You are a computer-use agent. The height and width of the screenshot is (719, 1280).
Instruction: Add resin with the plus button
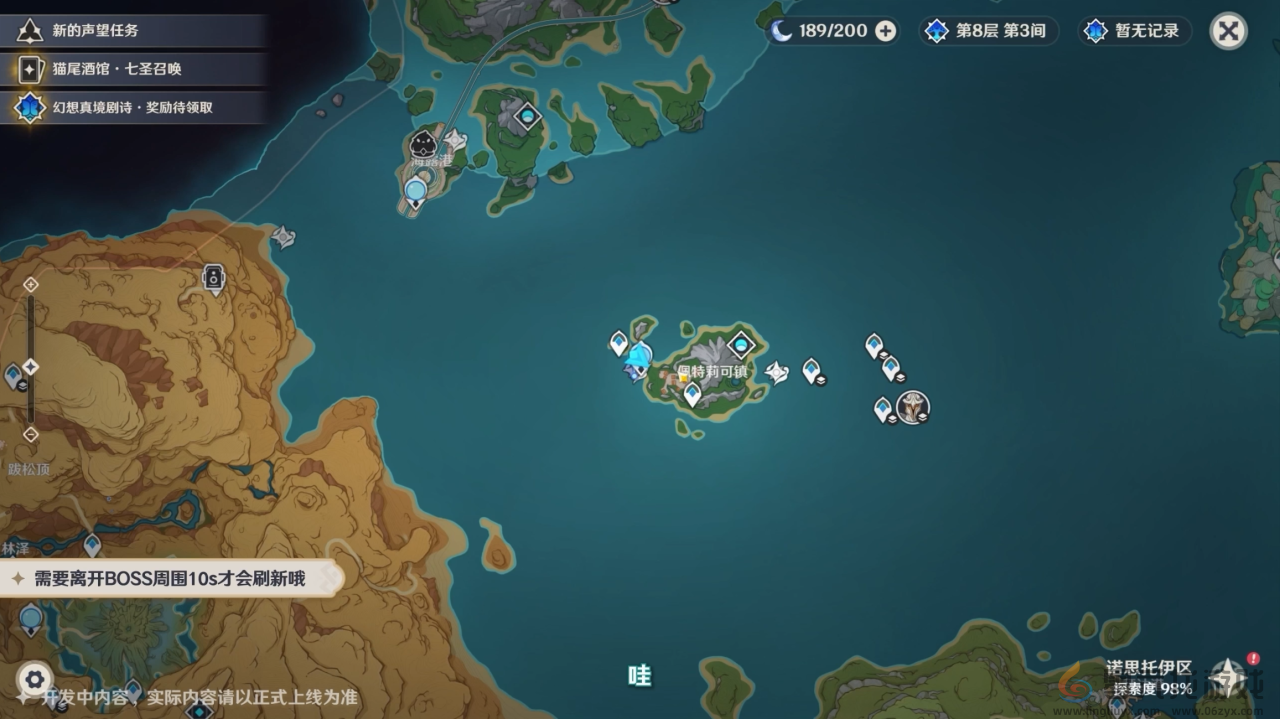click(885, 31)
